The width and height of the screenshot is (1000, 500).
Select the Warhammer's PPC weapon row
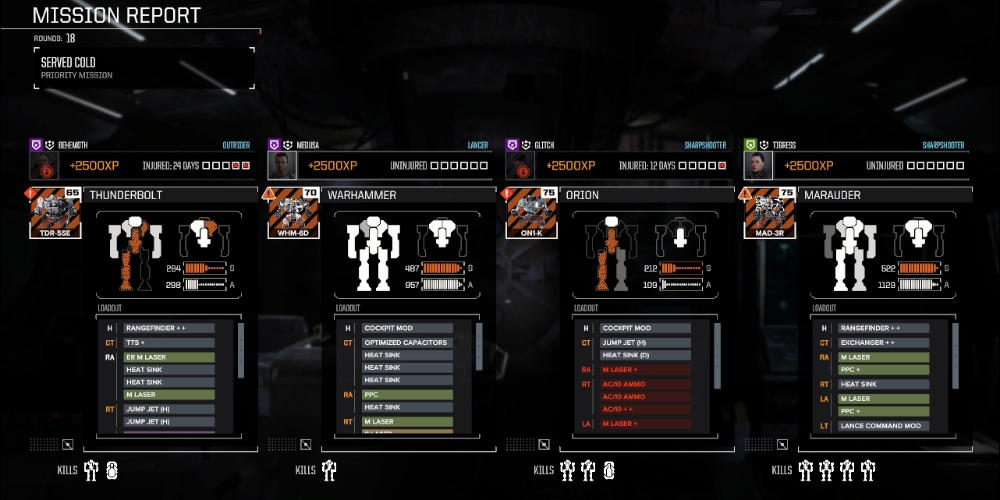[x=407, y=394]
